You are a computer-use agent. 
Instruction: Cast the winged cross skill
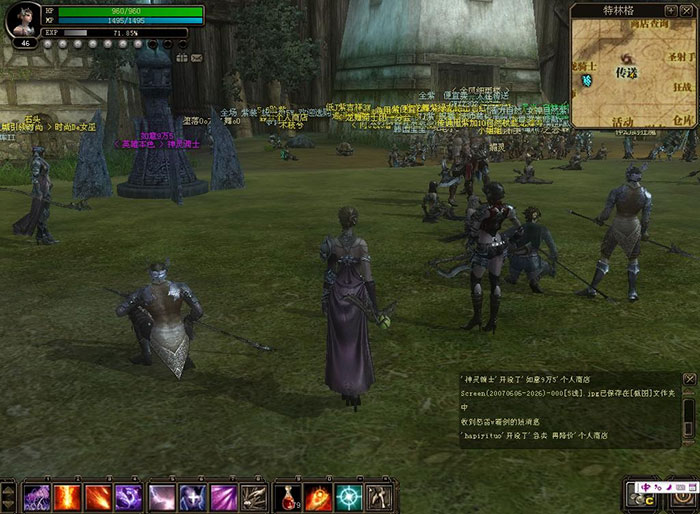click(x=193, y=496)
